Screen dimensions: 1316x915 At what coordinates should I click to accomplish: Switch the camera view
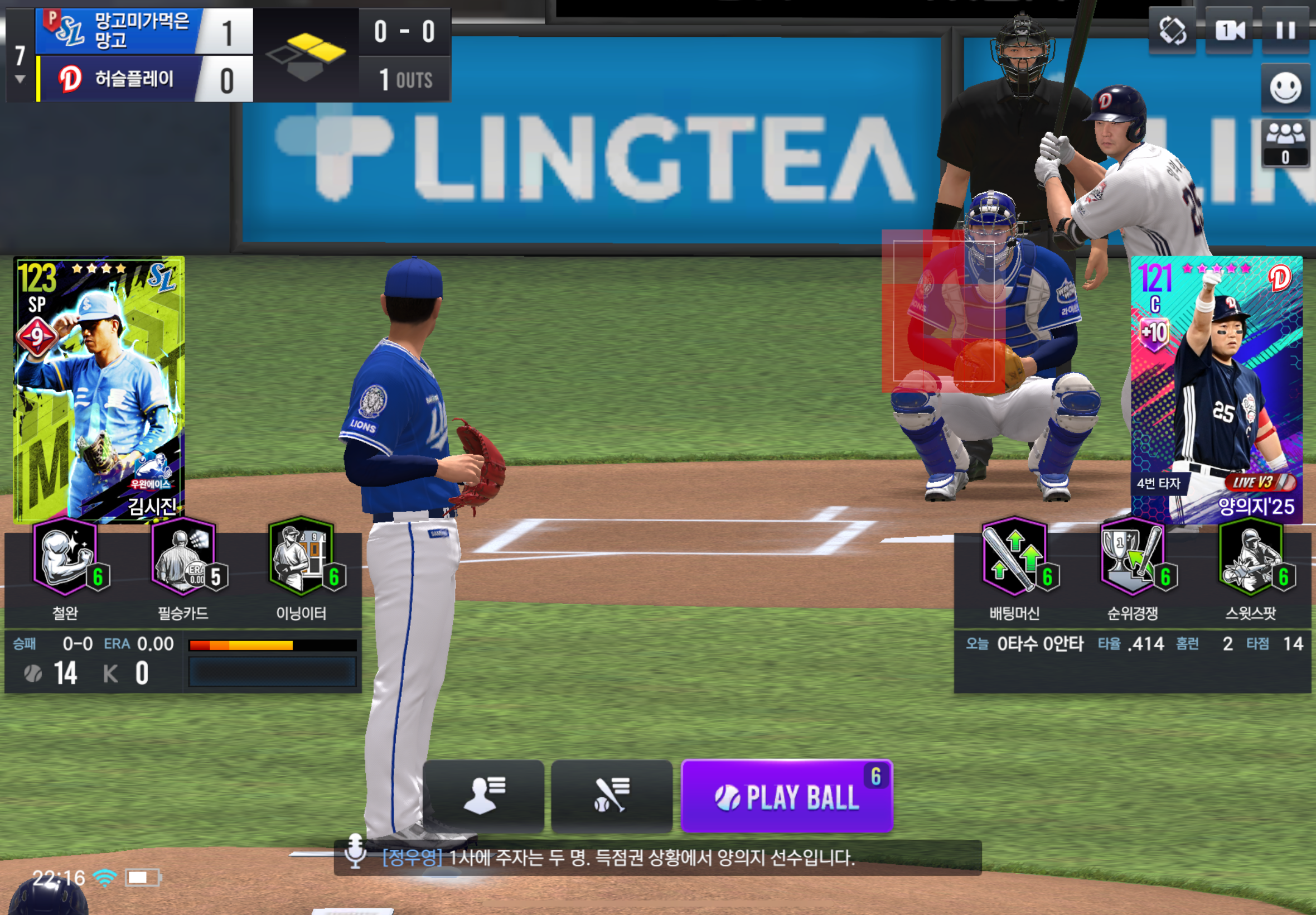coord(1228,30)
